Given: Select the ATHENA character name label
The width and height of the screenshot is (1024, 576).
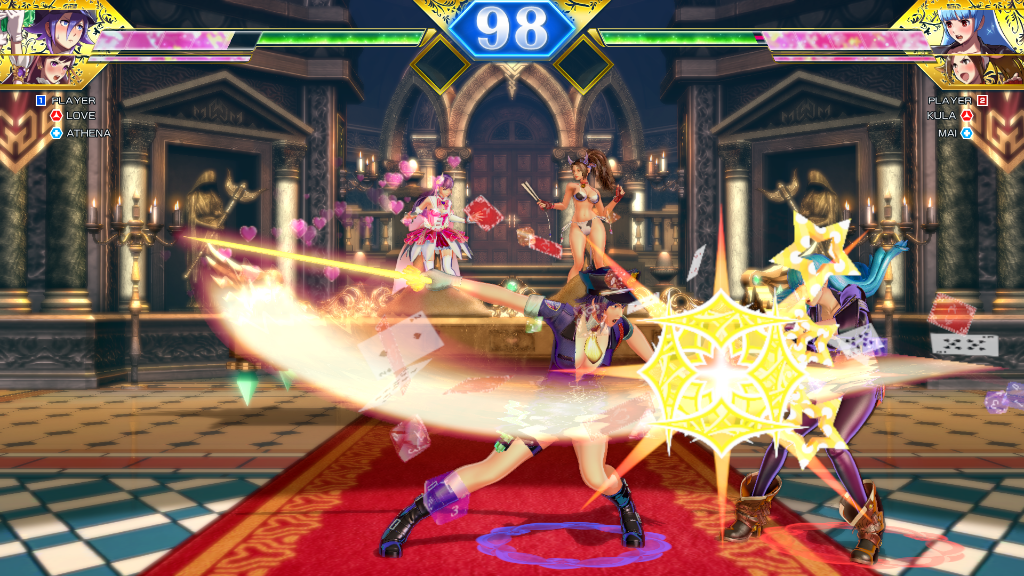Looking at the screenshot, I should pos(88,132).
